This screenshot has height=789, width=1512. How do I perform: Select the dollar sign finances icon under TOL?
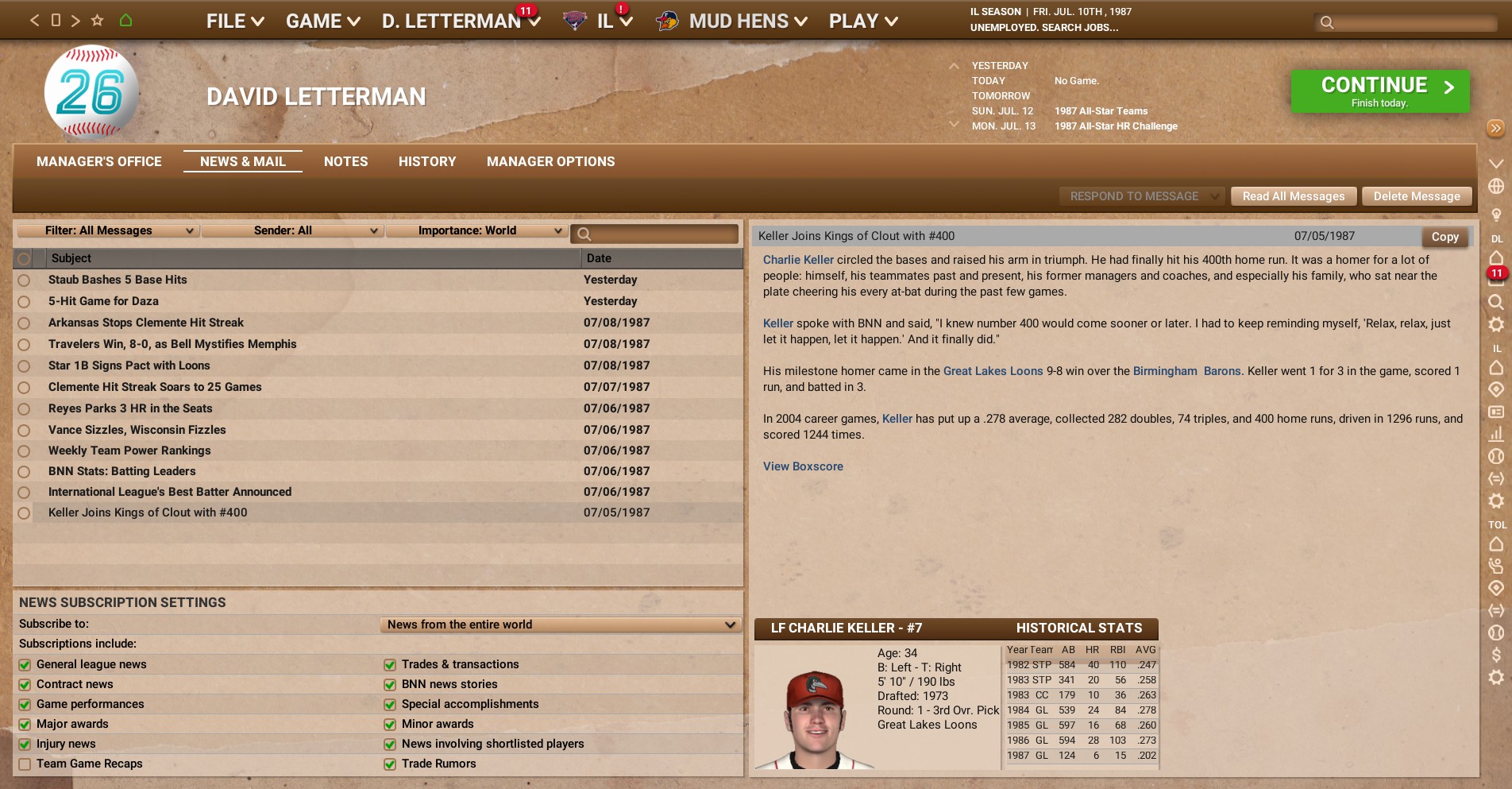click(x=1496, y=655)
